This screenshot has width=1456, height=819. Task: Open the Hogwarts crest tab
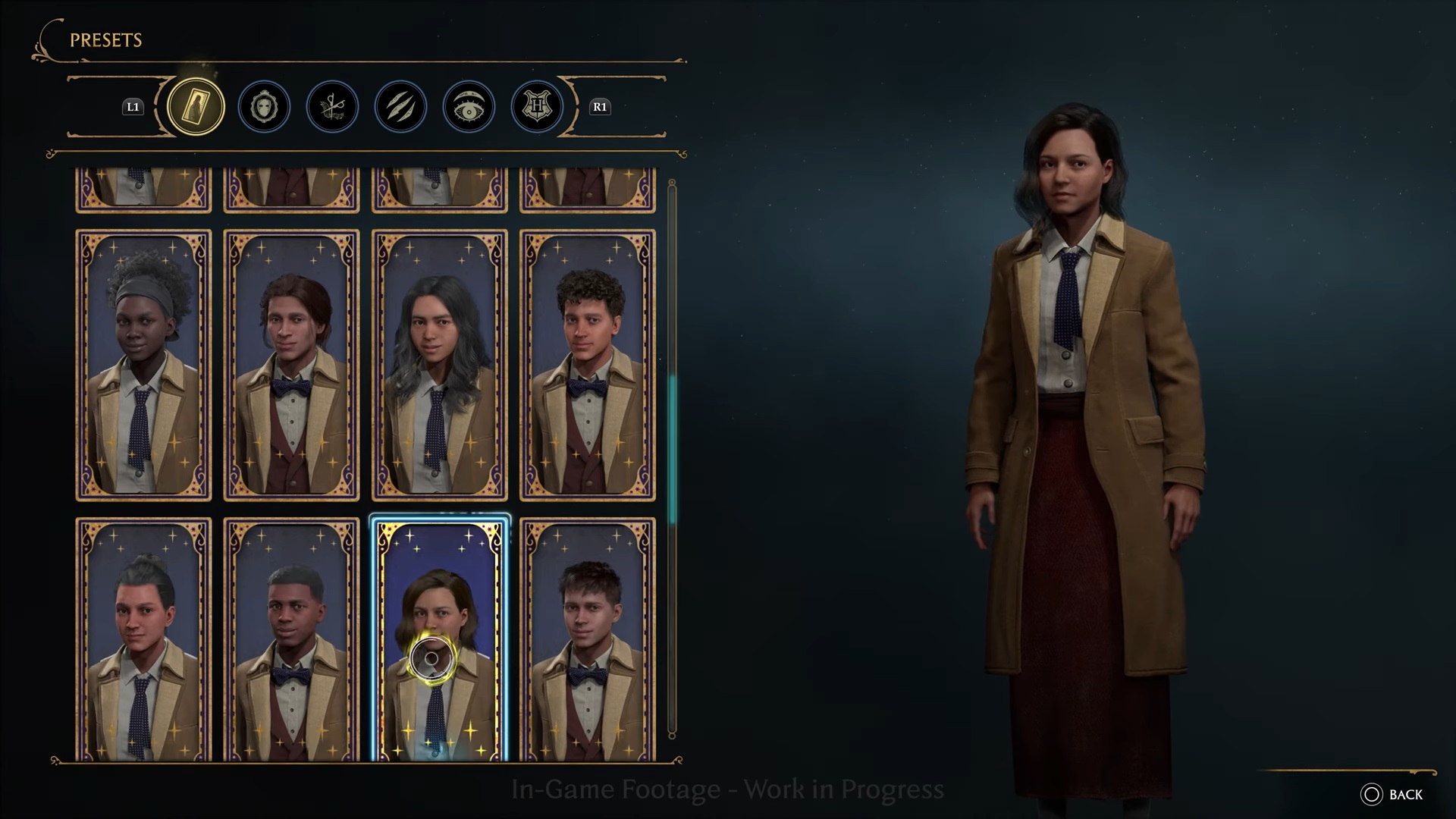coord(537,107)
